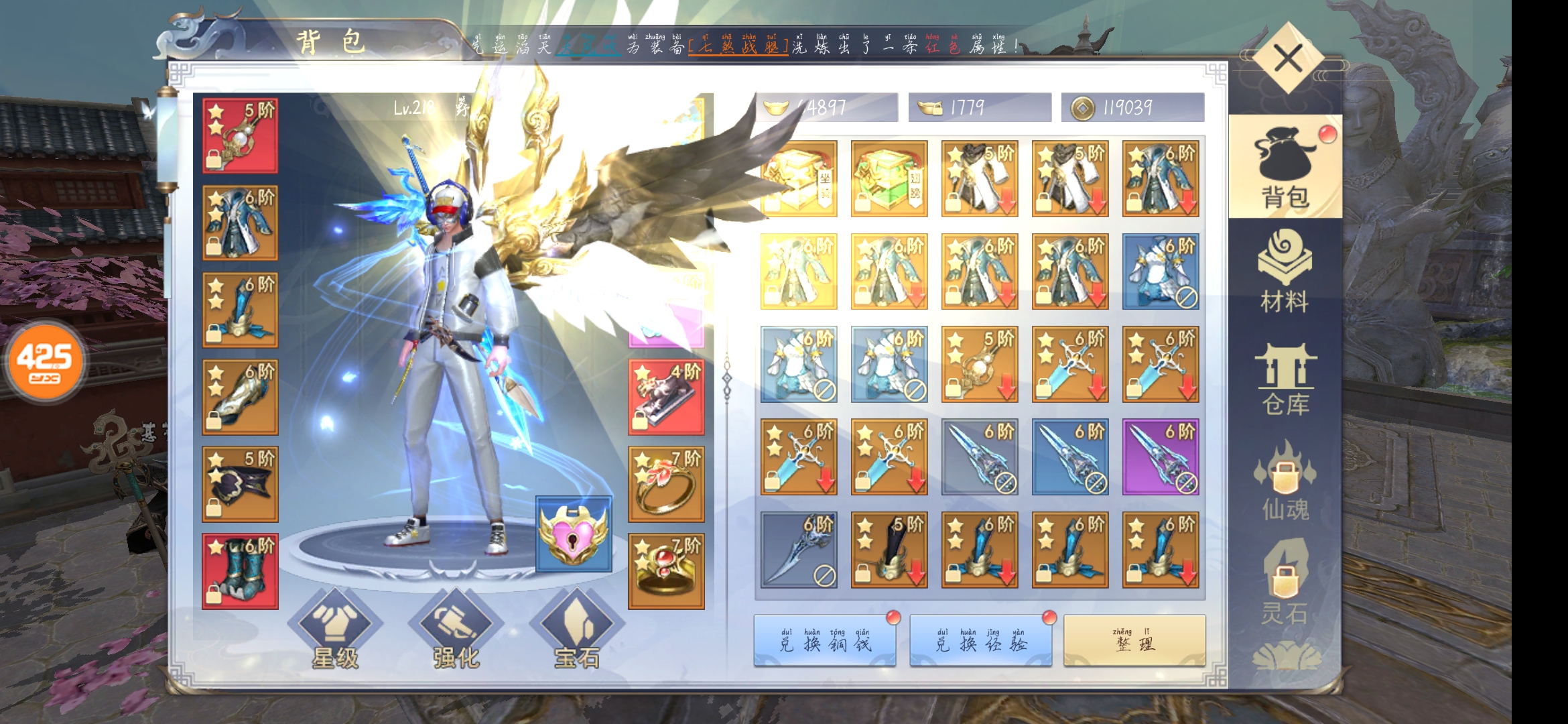This screenshot has height=724, width=1568.
Task: Open the copper coin 119039 currency display
Action: coord(1132,106)
